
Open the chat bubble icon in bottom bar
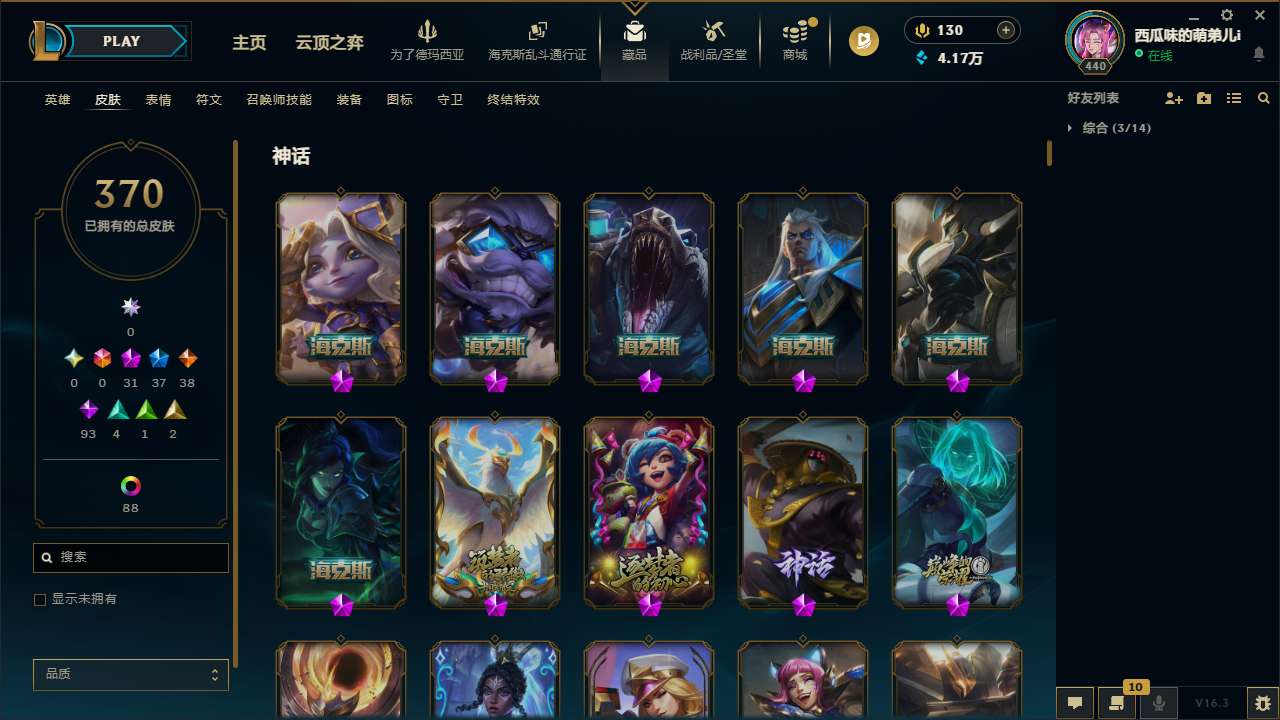click(x=1073, y=703)
